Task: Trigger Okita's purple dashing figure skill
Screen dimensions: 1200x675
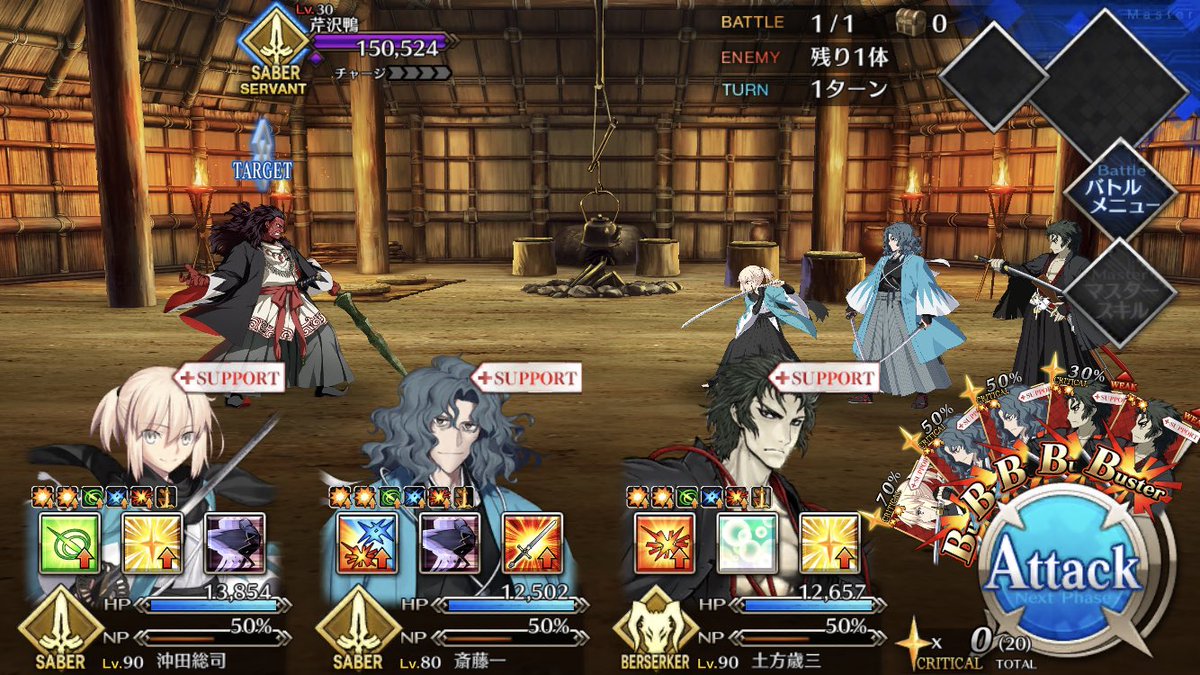Action: point(234,543)
